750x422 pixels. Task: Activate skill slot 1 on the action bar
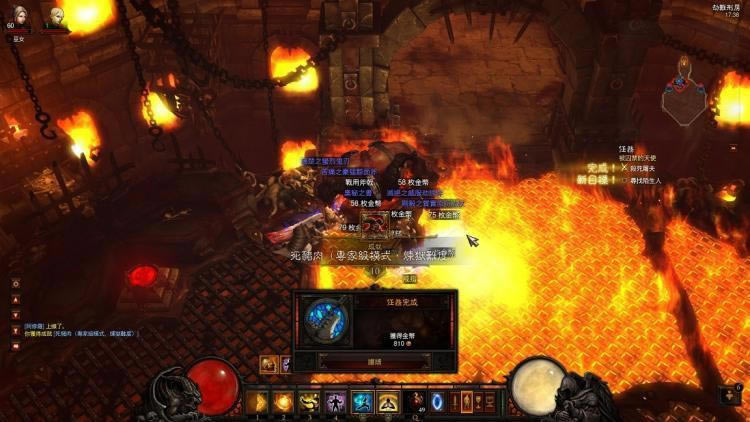click(x=255, y=402)
